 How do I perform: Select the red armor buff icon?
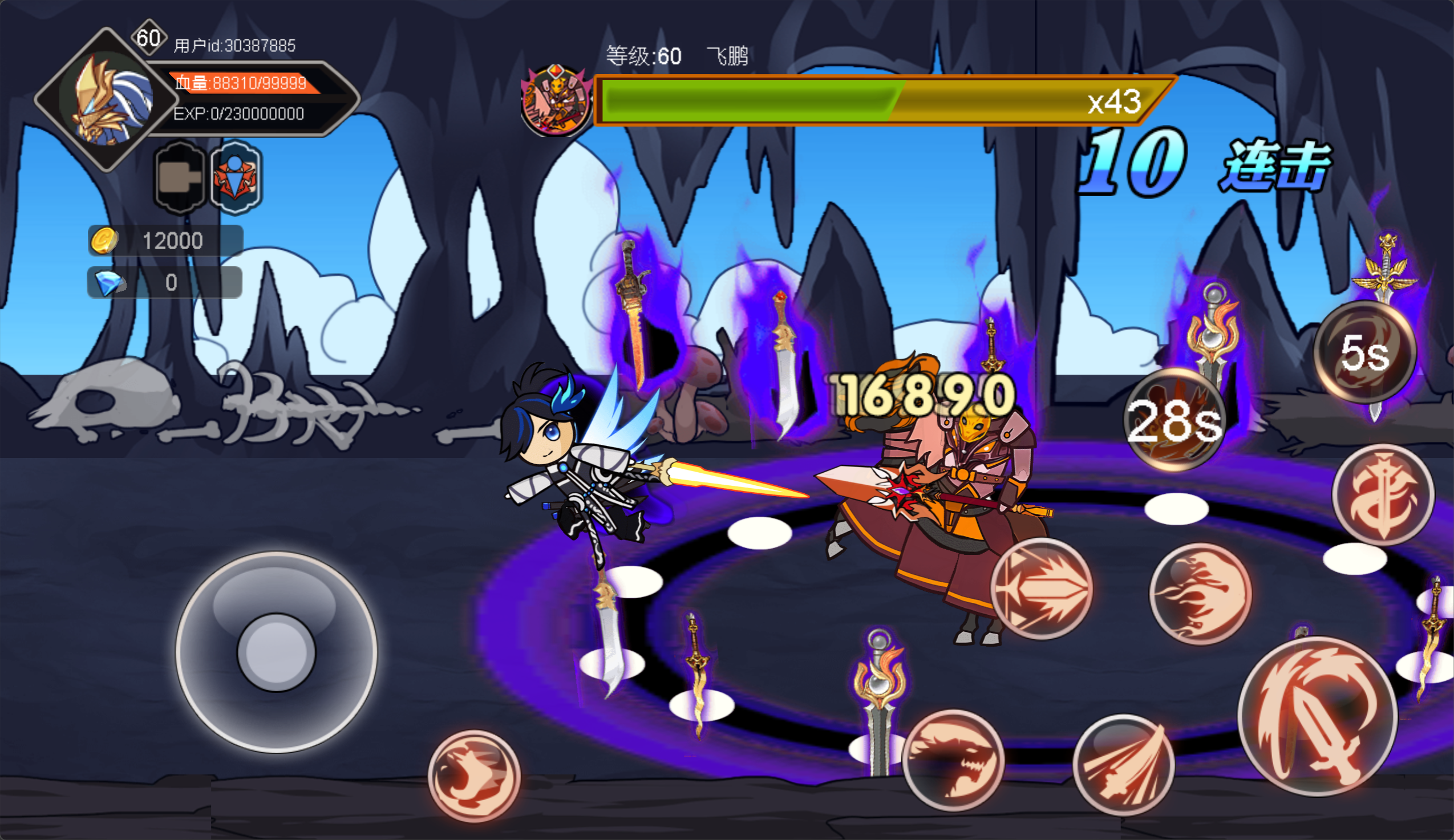coord(237,177)
